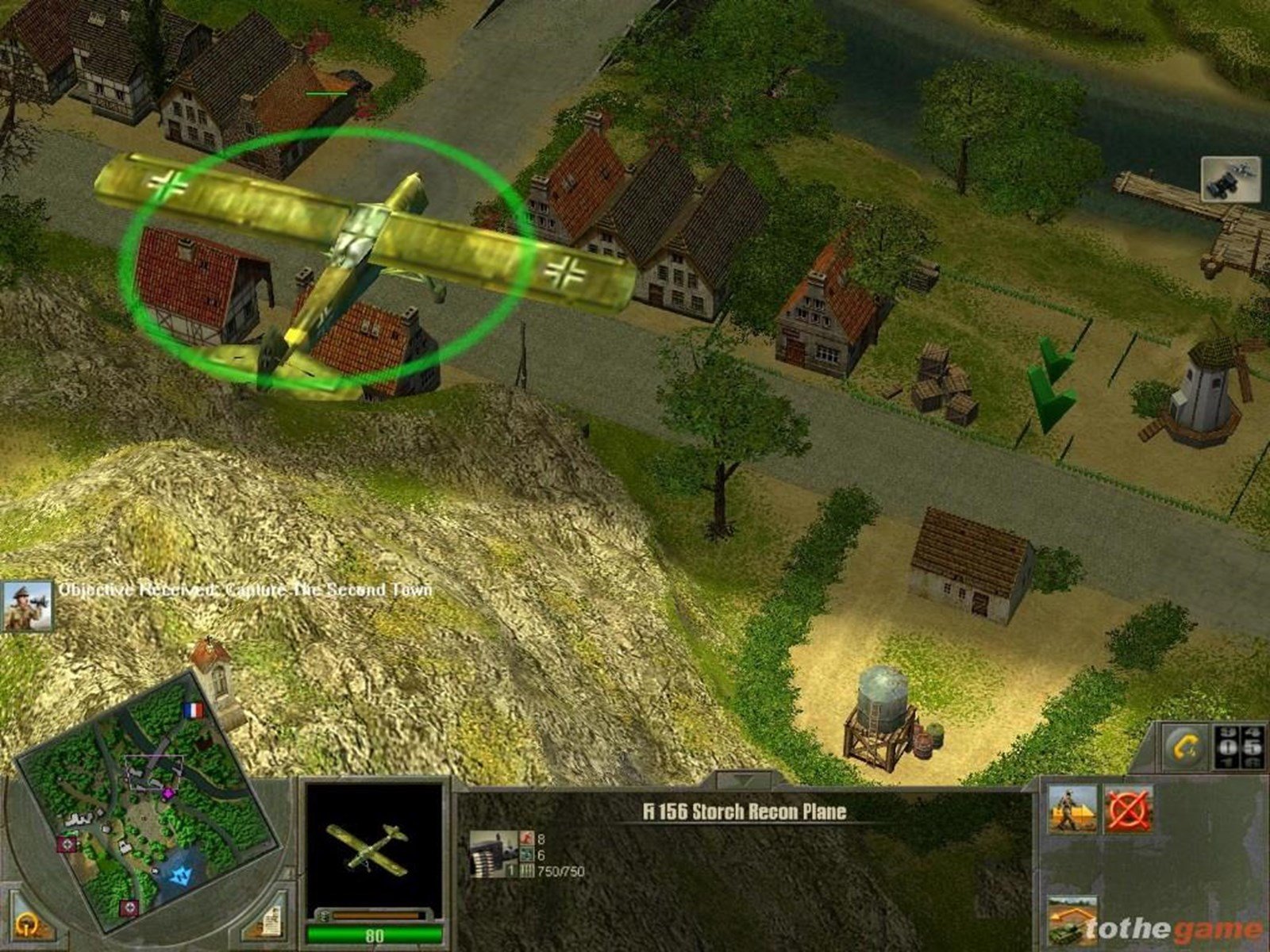The image size is (1270, 952).
Task: Click the green waypoint arrow on the road
Action: coord(1048,381)
